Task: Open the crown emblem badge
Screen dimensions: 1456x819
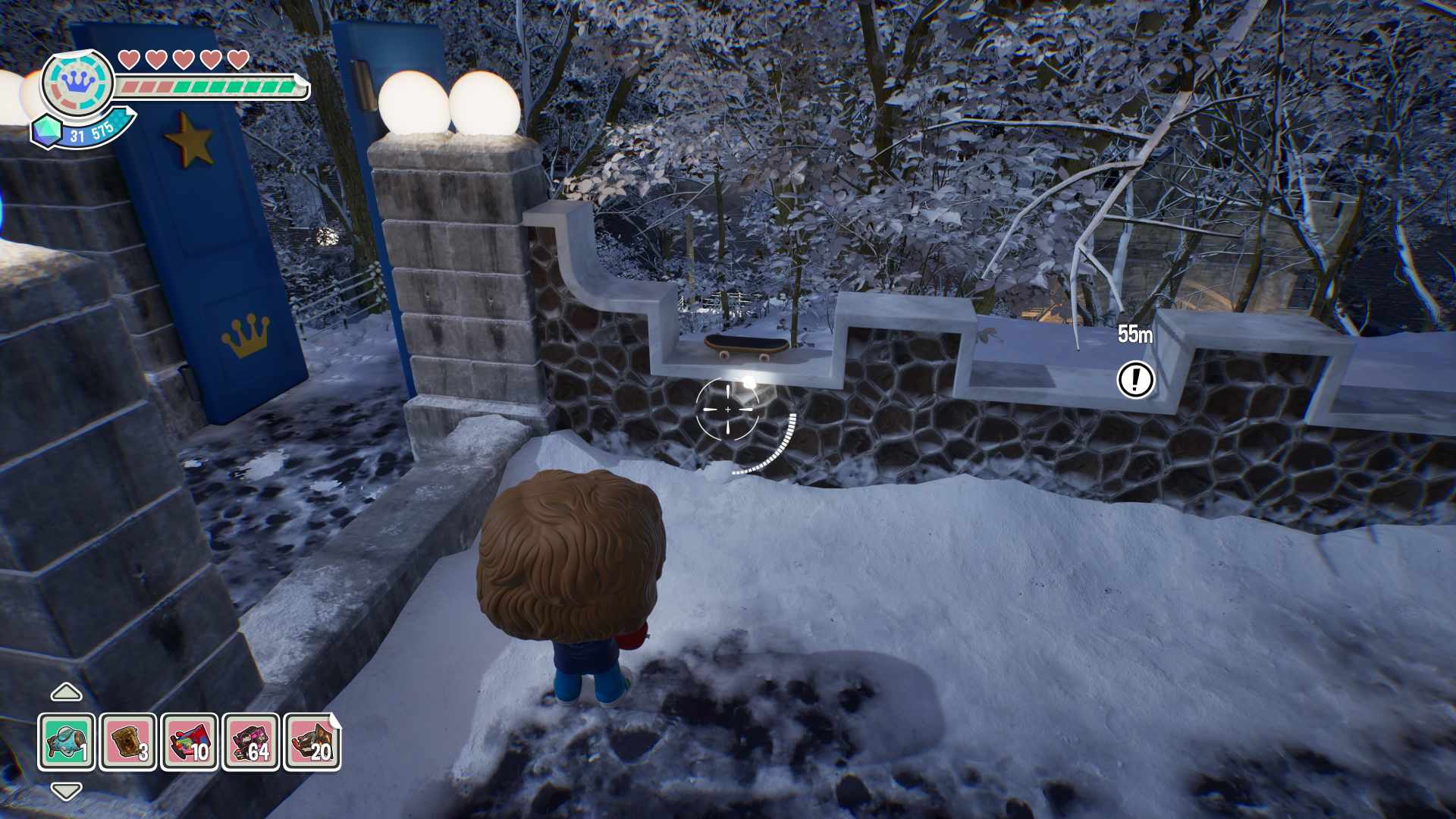Action: pos(77,82)
